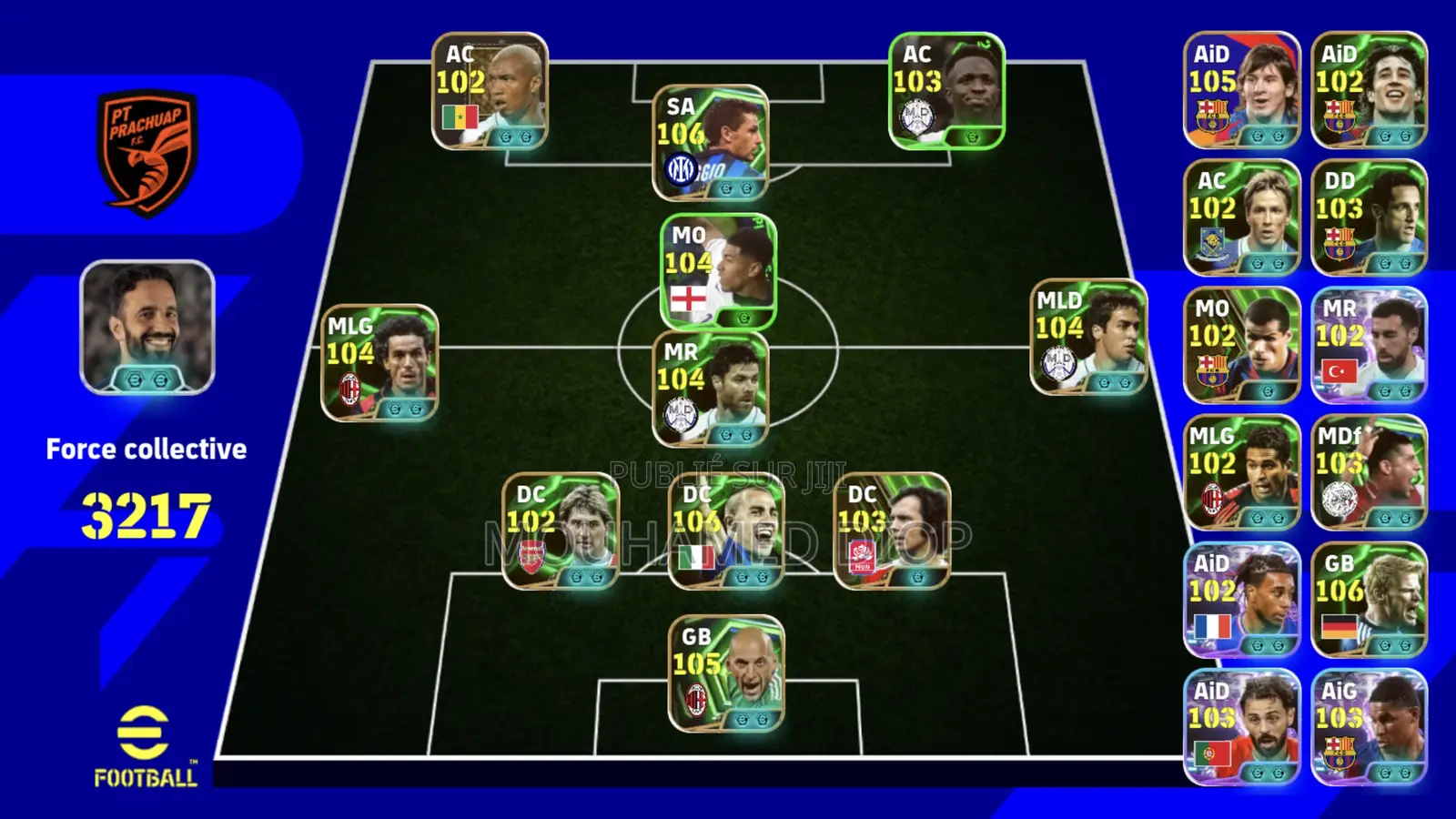Choose the DD 103 Barcelona substitute card

pos(1369,217)
